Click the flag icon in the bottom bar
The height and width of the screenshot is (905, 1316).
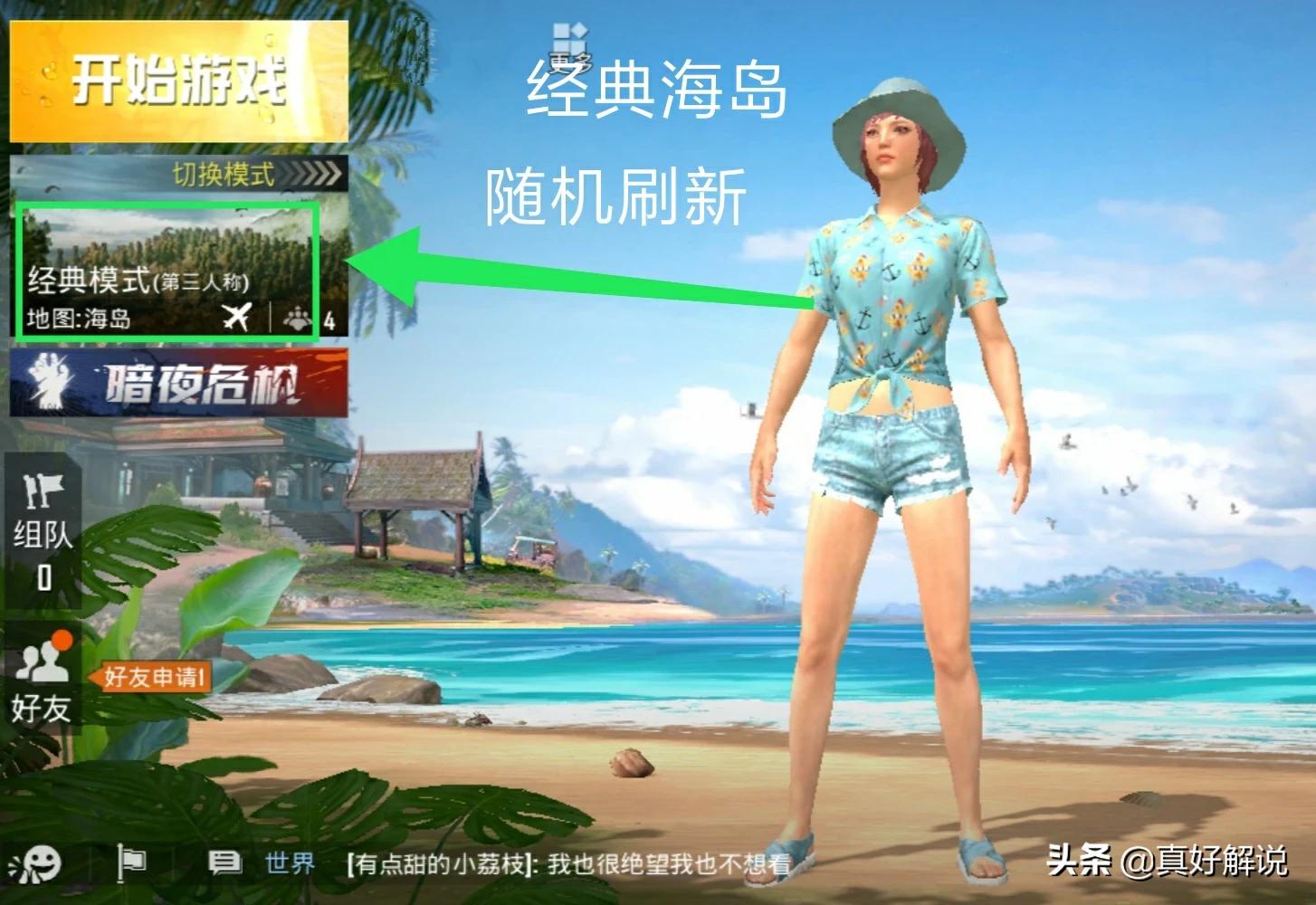131,863
